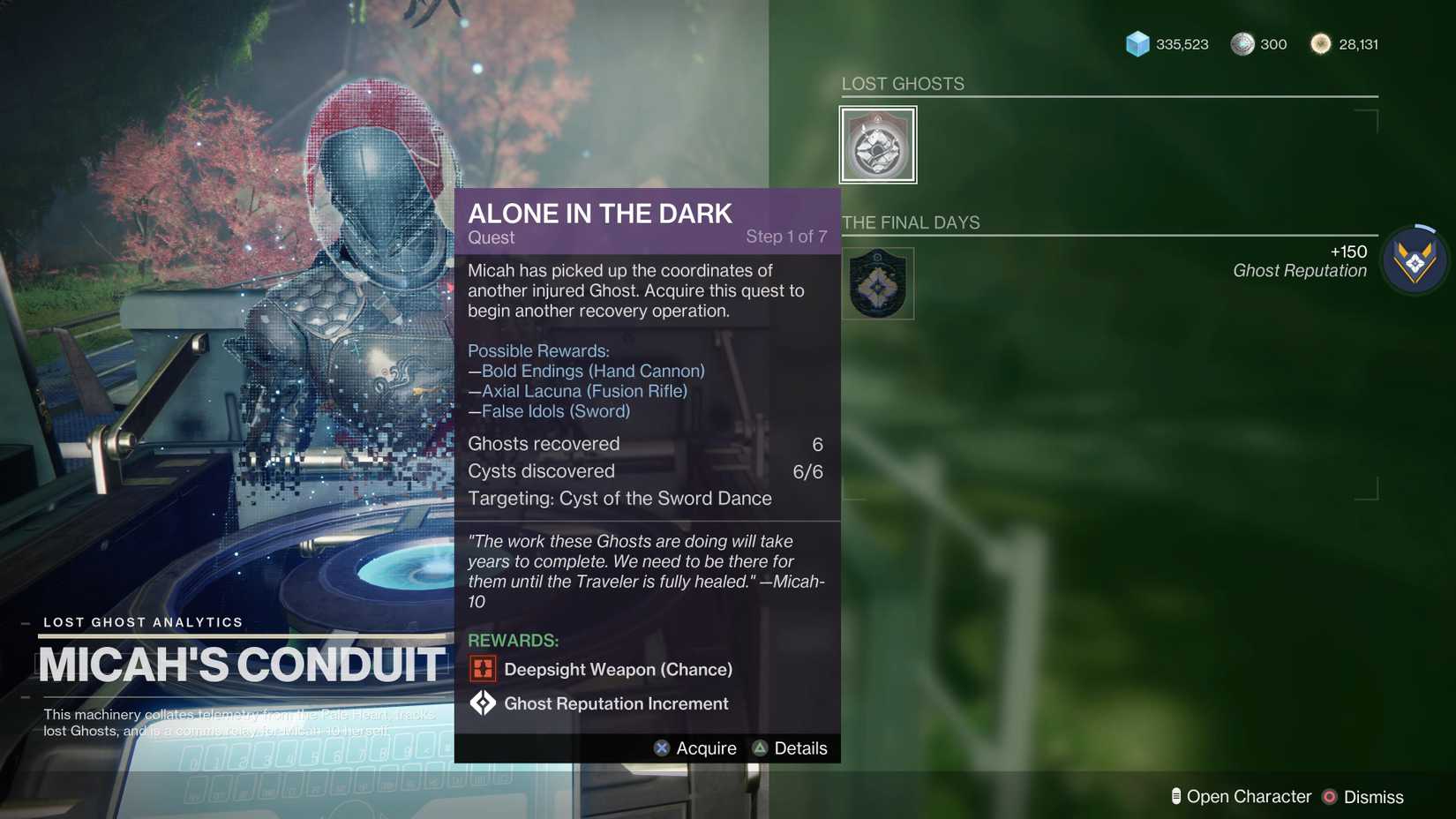Click the Micah's Conduit title
This screenshot has width=1456, height=819.
pos(240,666)
